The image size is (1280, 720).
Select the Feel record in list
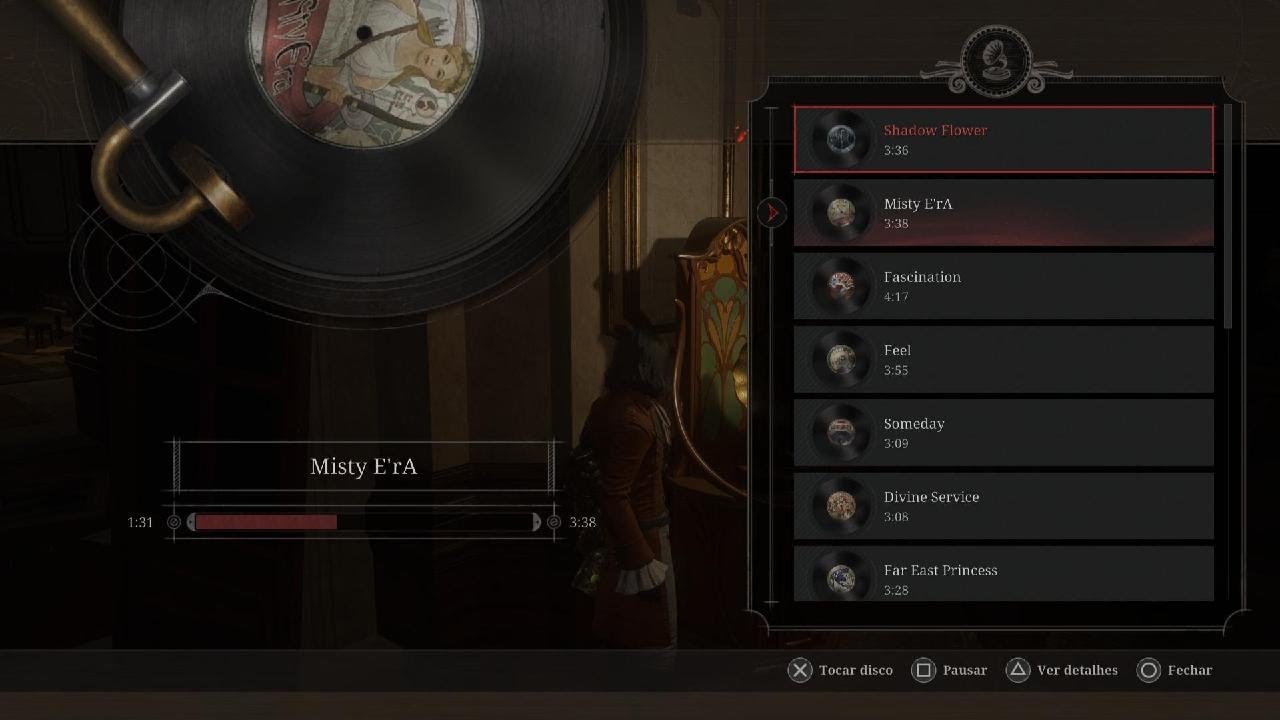click(x=1003, y=359)
